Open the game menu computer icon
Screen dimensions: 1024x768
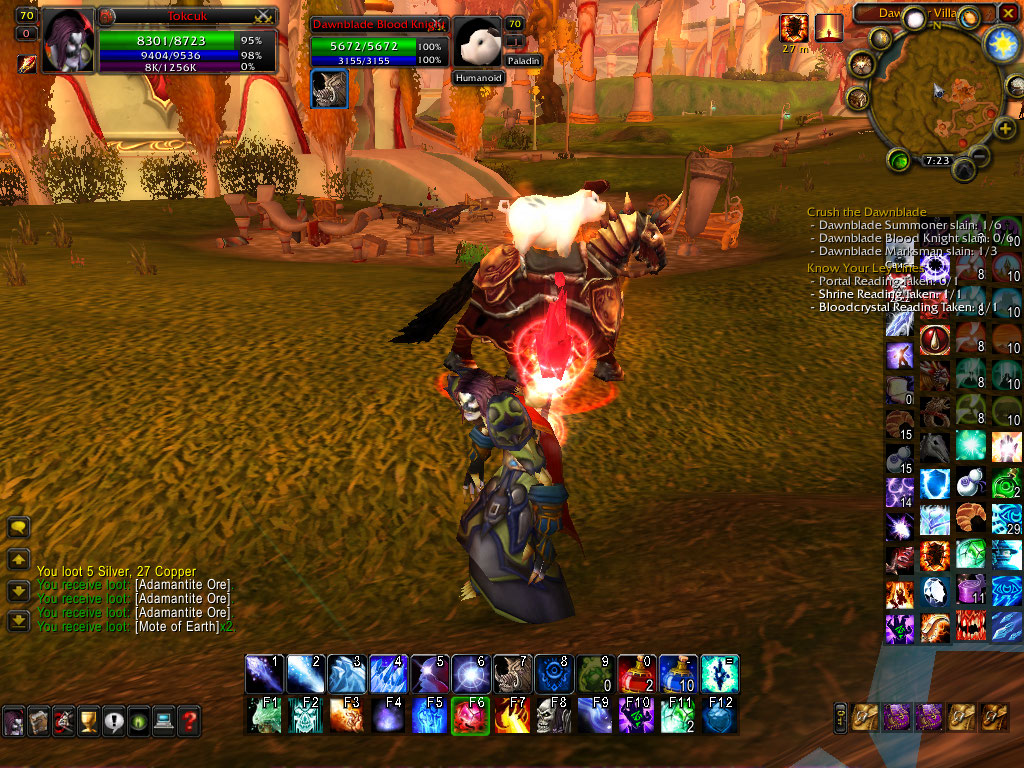163,720
